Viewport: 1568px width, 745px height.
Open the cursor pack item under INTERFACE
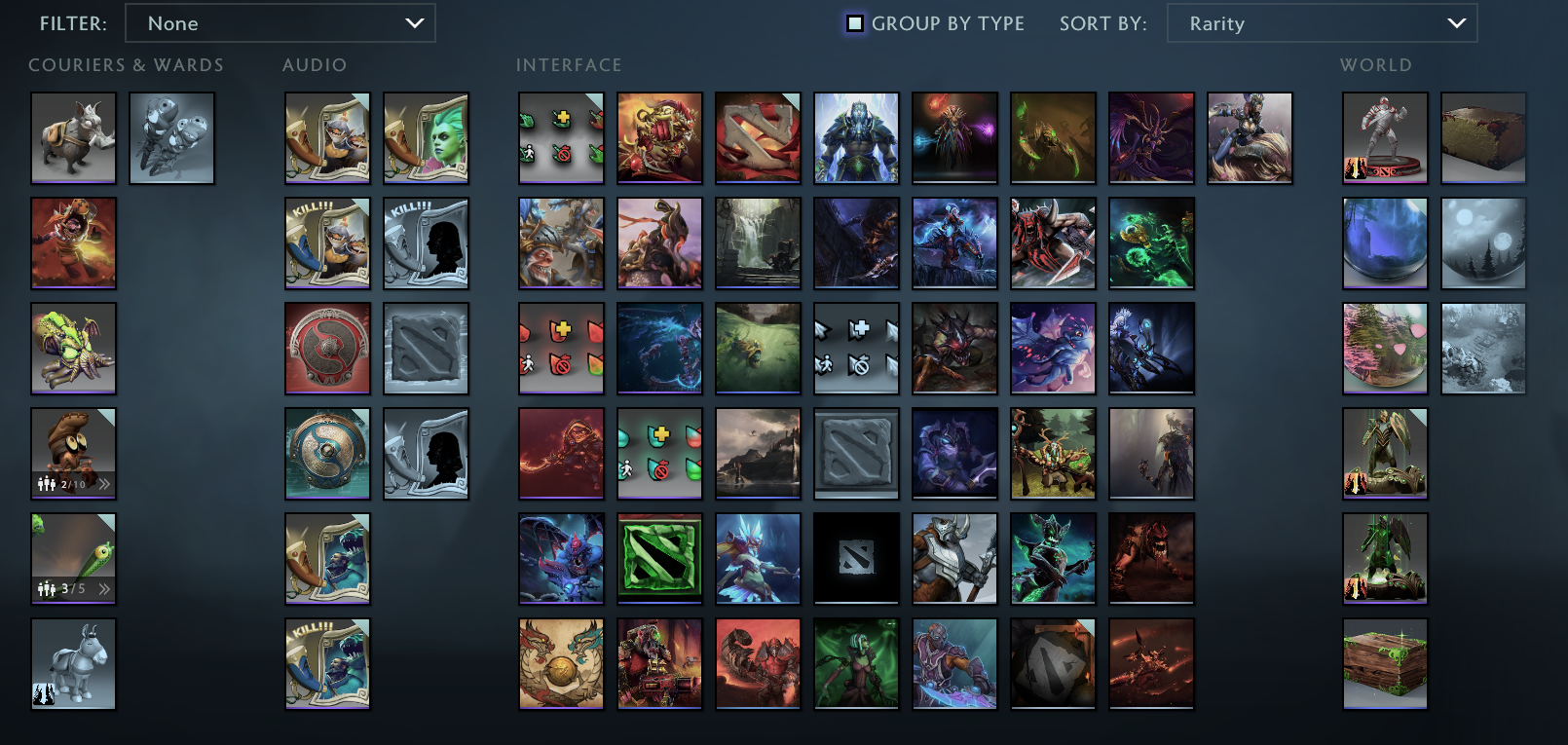point(856,348)
